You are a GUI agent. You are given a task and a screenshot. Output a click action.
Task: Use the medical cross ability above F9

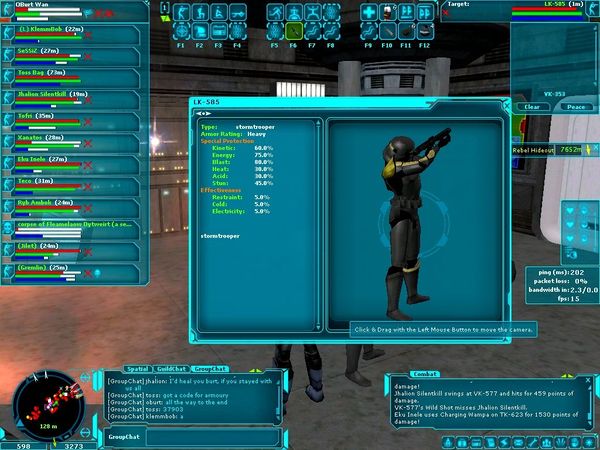tap(368, 14)
